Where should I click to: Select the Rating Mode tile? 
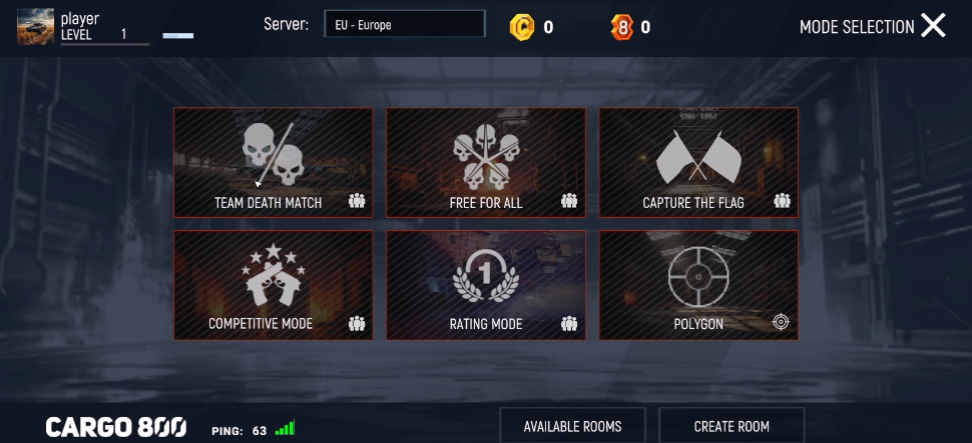tap(486, 285)
